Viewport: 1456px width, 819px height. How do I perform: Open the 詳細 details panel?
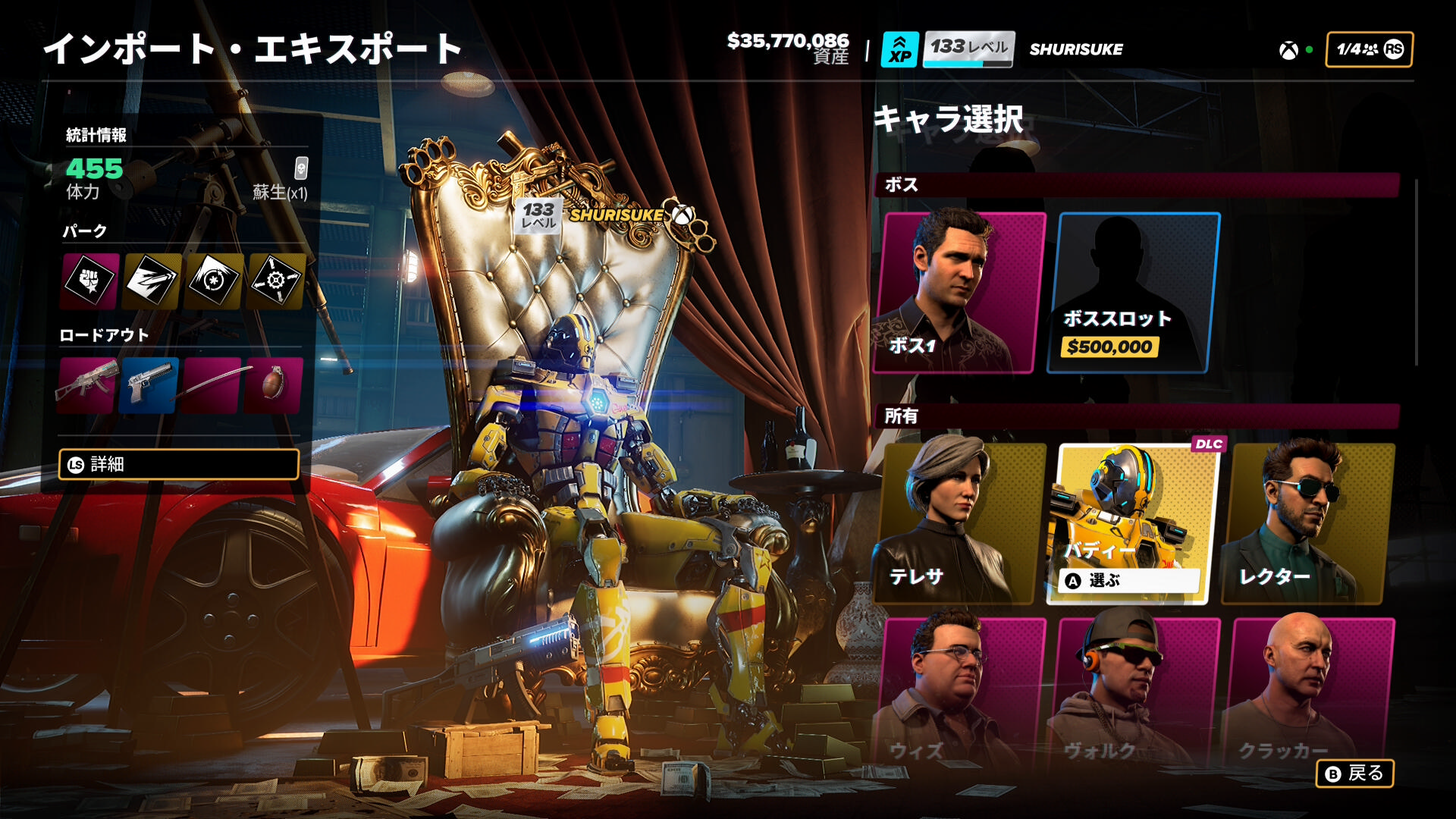(179, 464)
